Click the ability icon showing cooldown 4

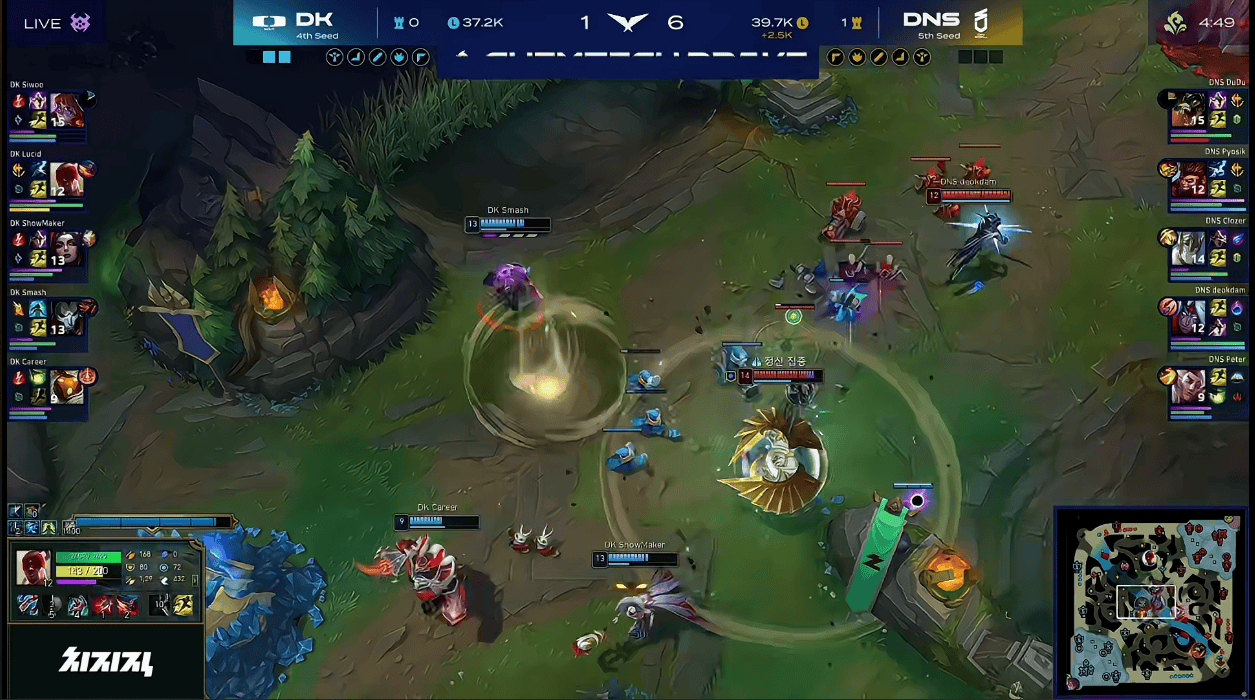pyautogui.click(x=78, y=605)
